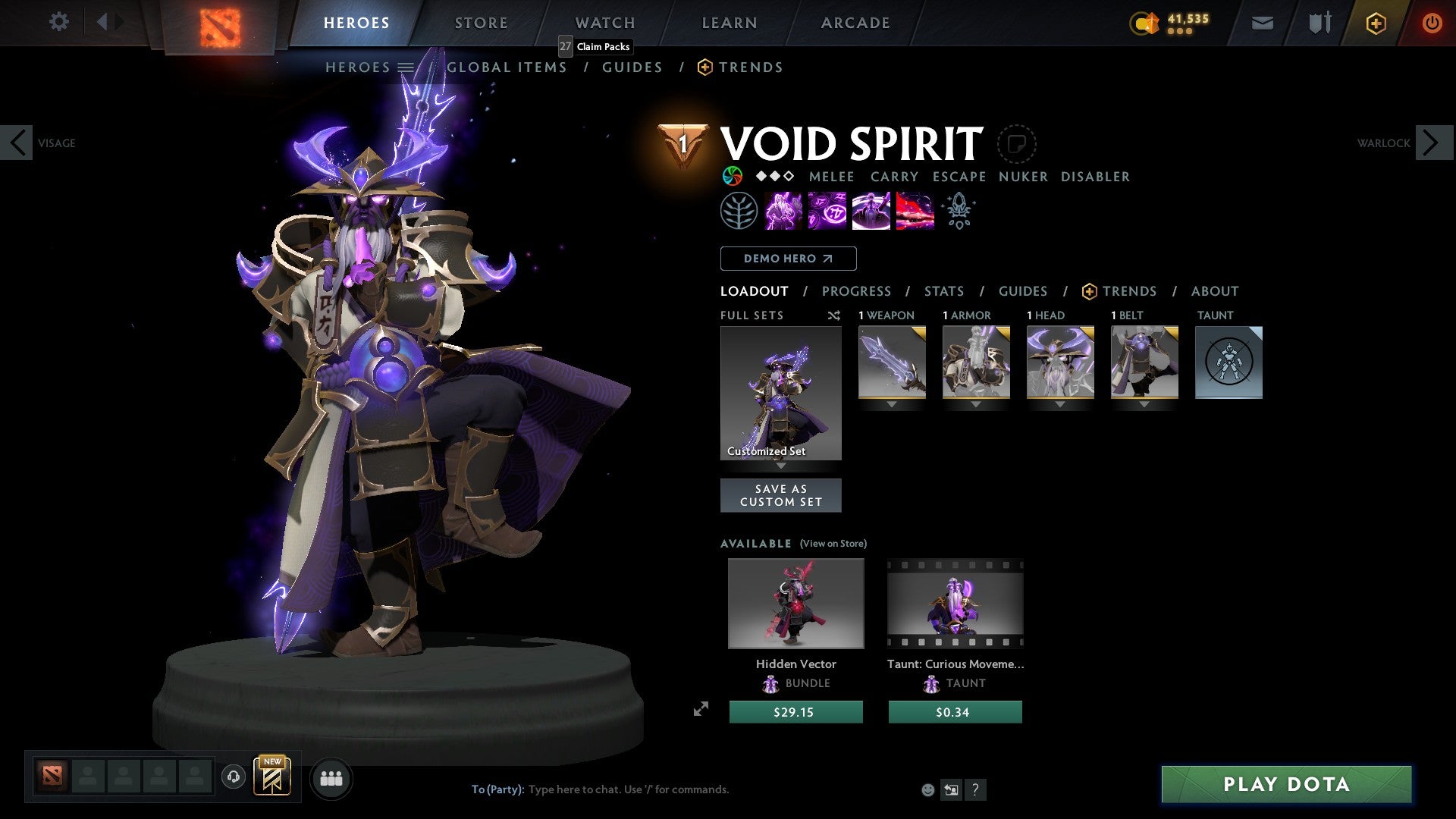Open the WATCH menu

604,22
